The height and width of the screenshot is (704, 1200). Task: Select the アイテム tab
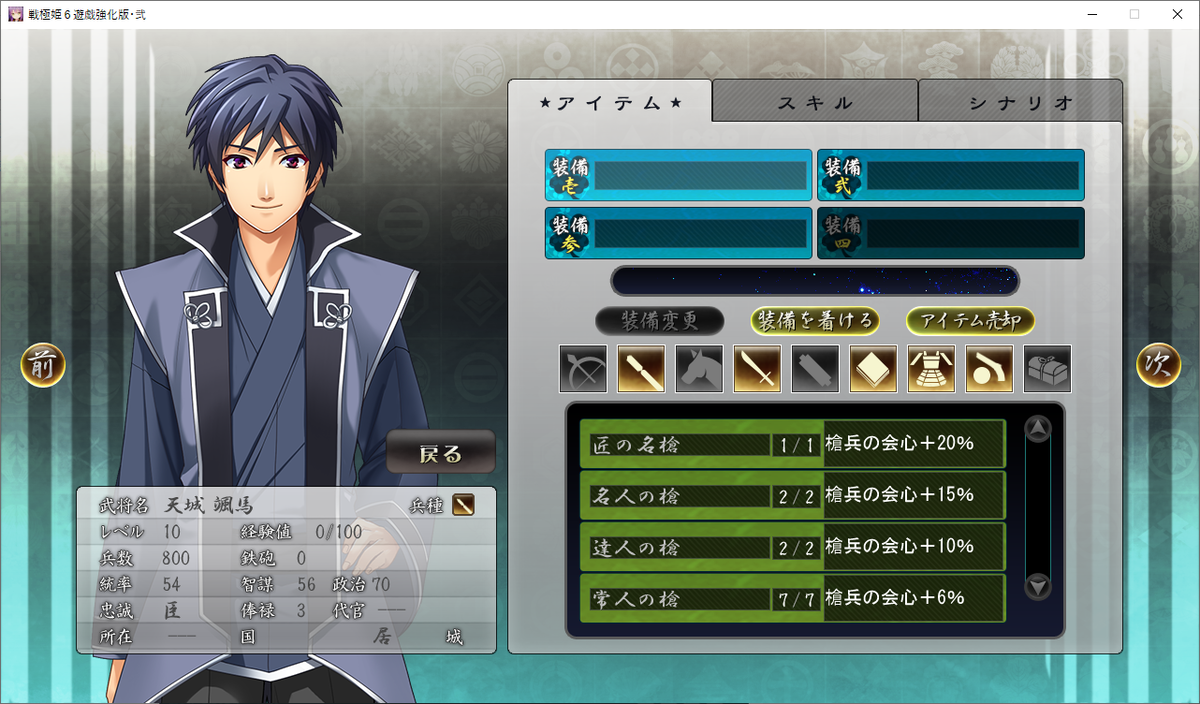610,102
